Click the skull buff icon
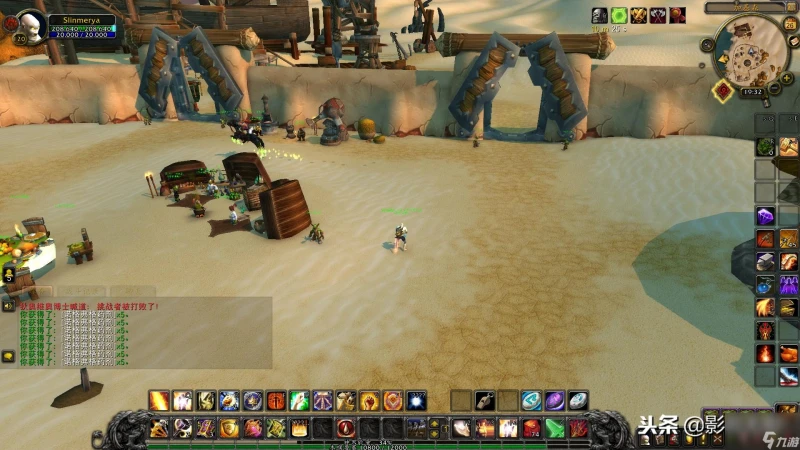 [600, 15]
